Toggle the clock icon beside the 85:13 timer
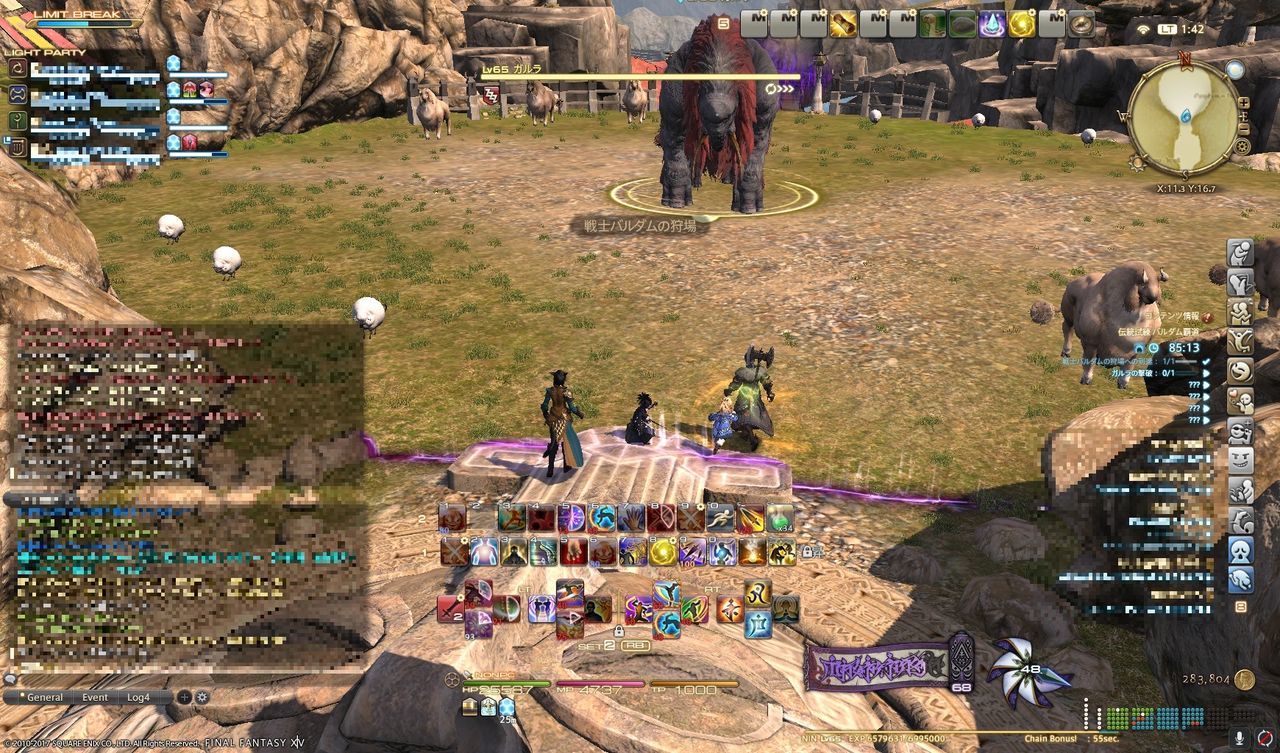 1154,348
